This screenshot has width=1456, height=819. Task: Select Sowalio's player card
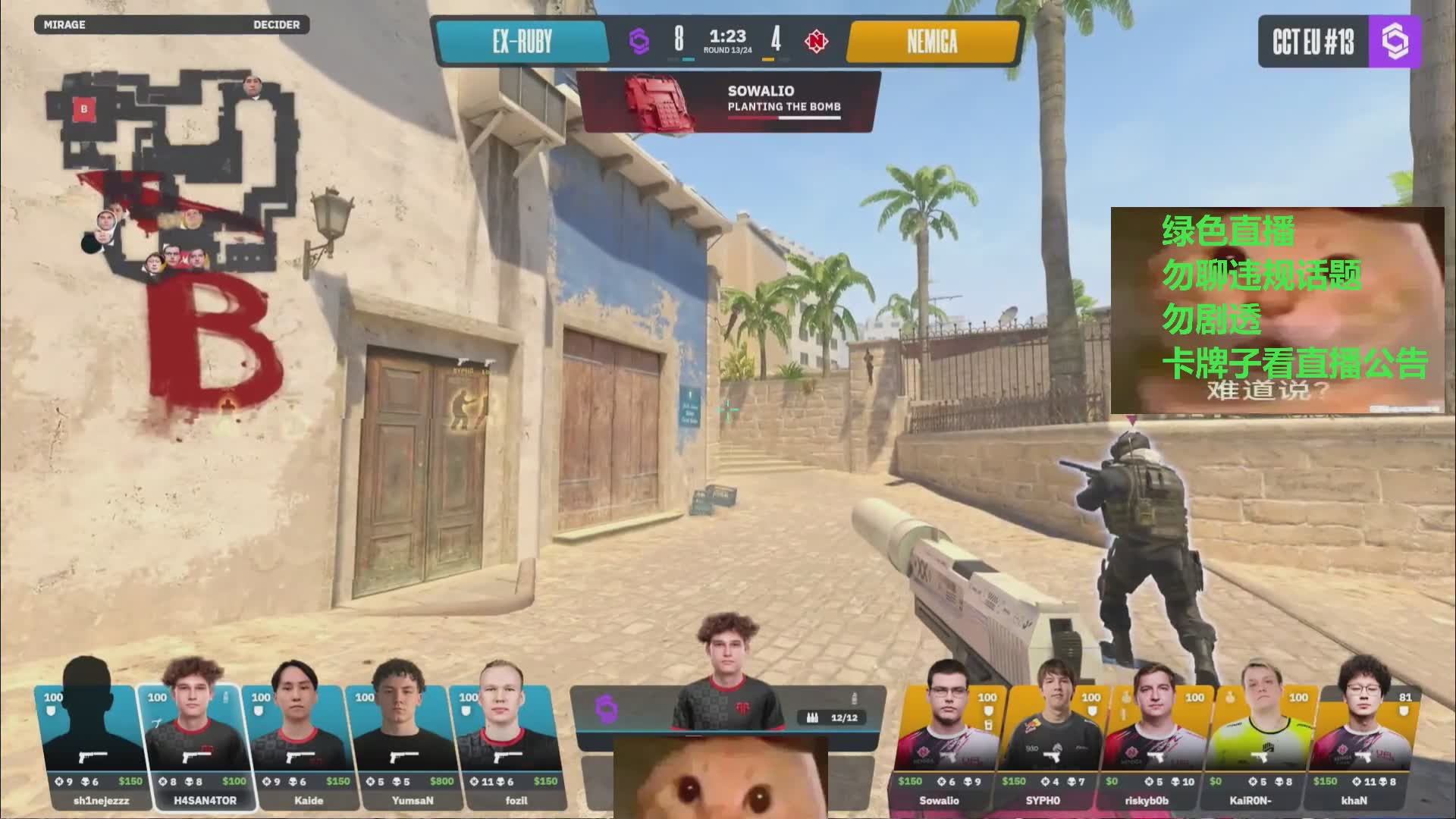click(946, 747)
